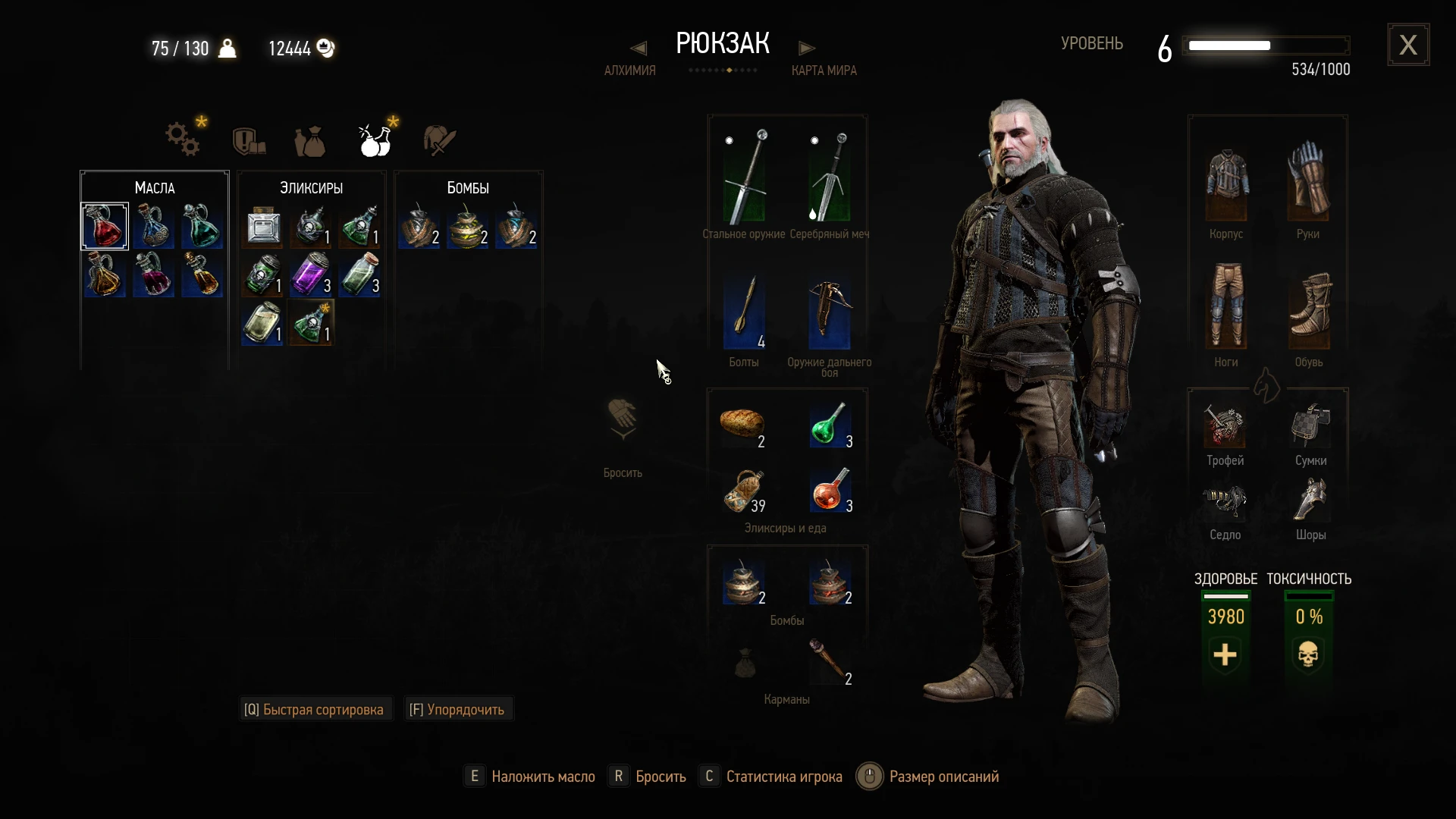Select the equipped steel sword
This screenshot has height=819, width=1456.
click(x=745, y=178)
